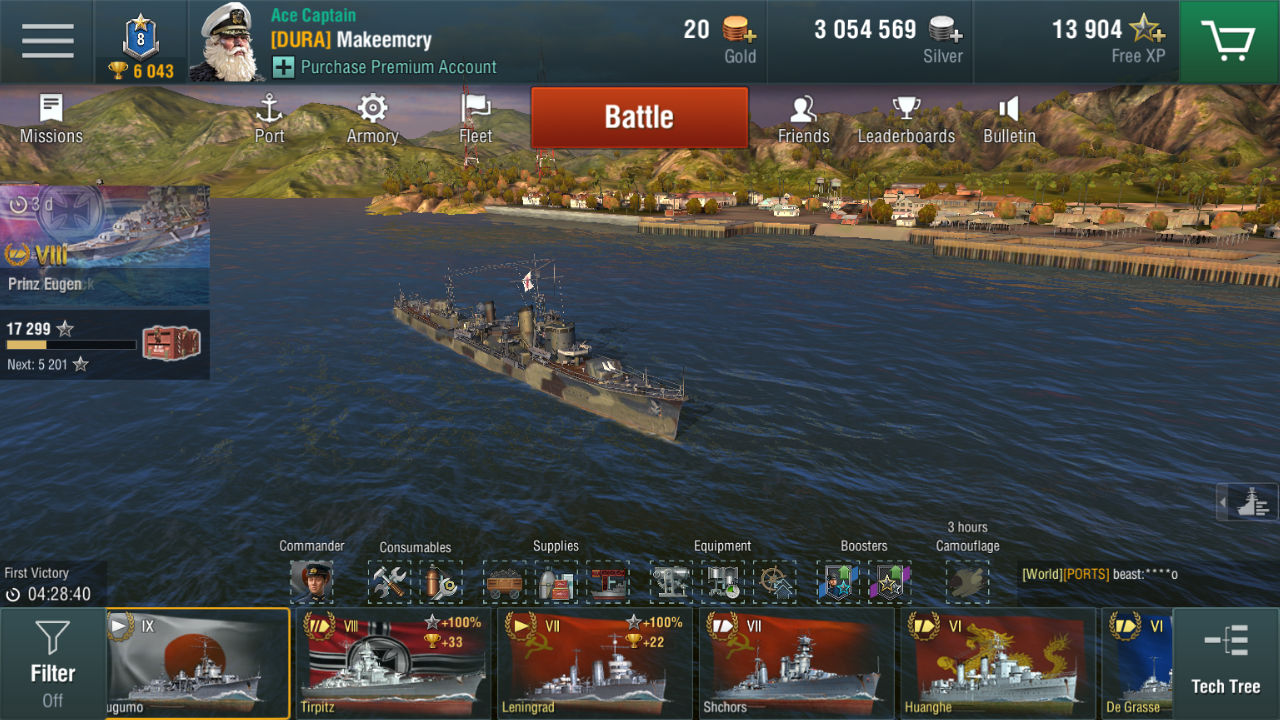
Task: Open the Commander portrait slot
Action: (311, 582)
